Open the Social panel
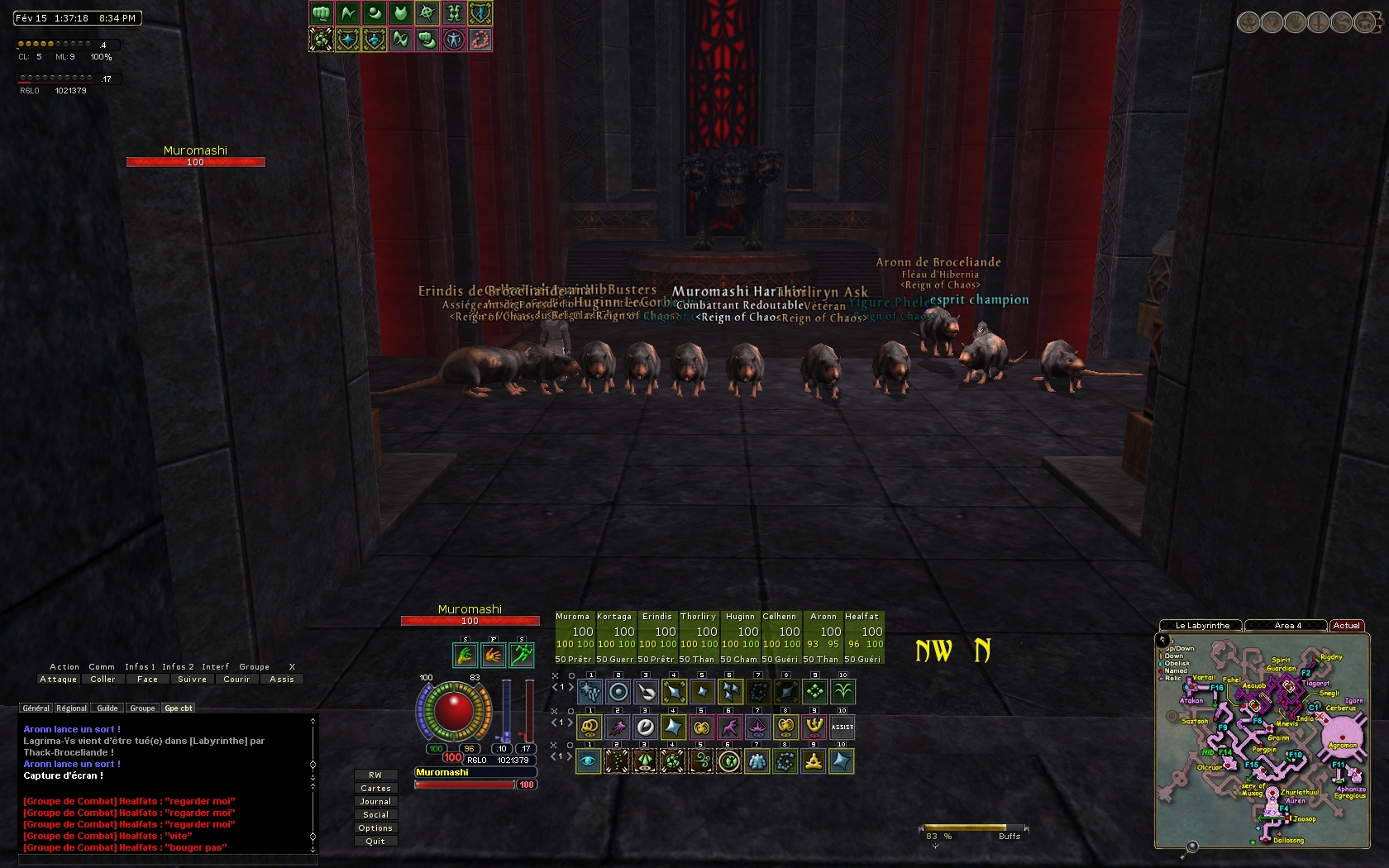The height and width of the screenshot is (868, 1389). [375, 815]
